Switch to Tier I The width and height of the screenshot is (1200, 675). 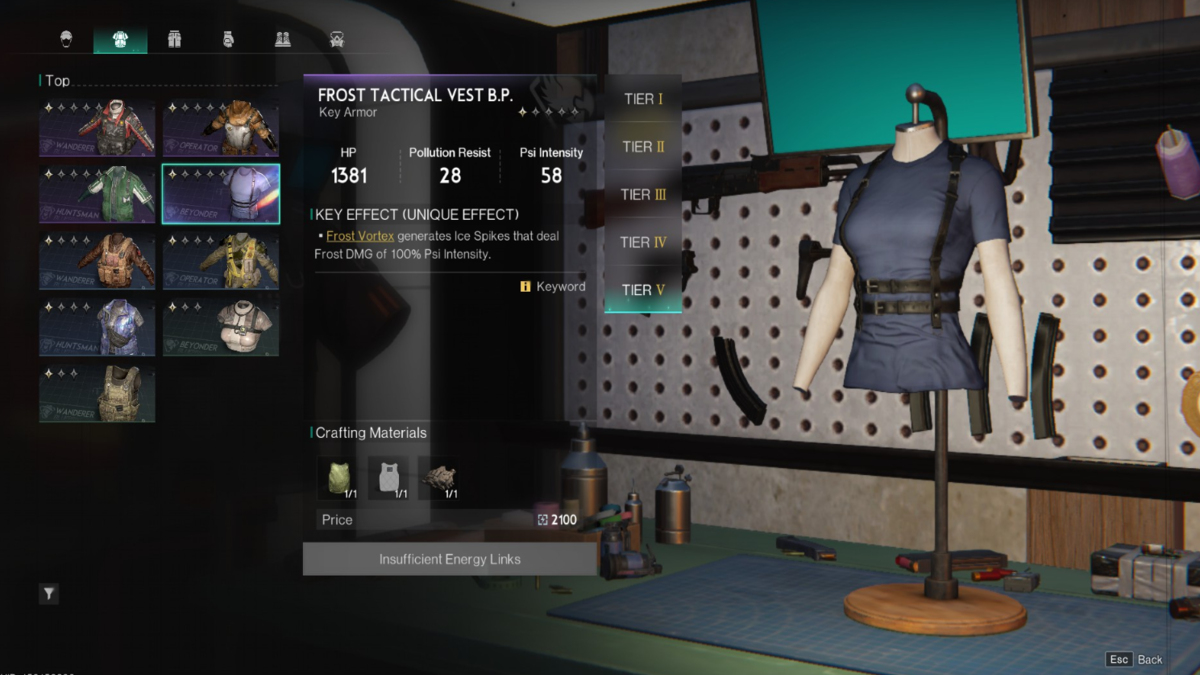[x=643, y=99]
